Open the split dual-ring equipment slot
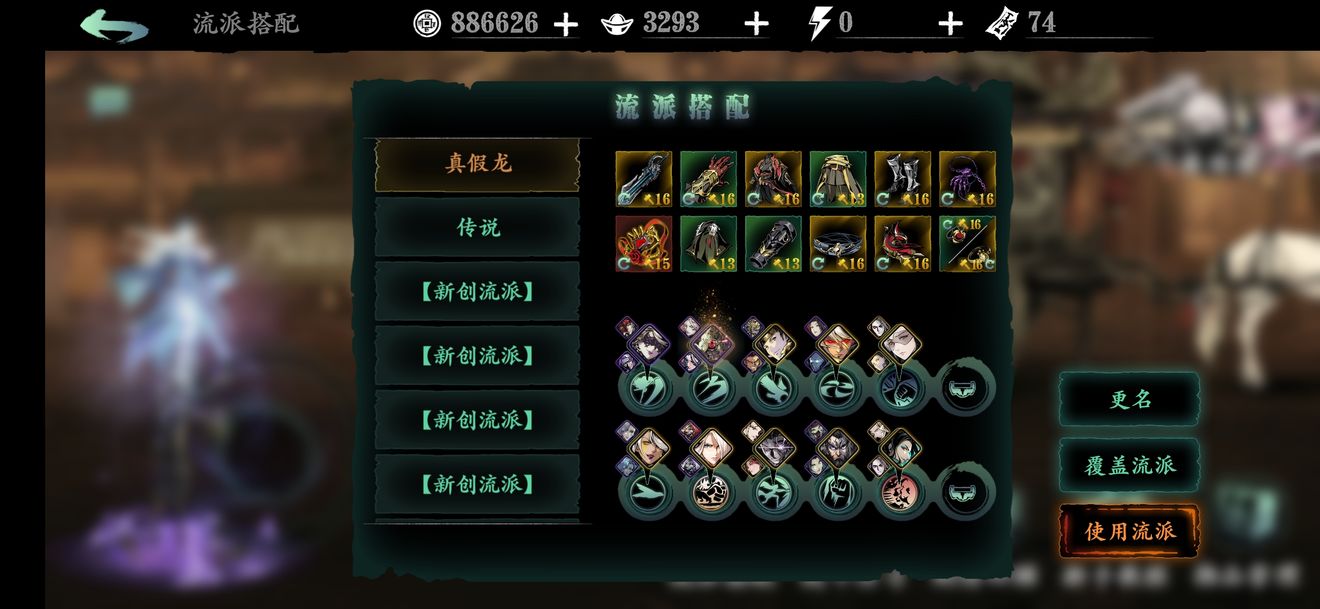1320x609 pixels. (x=967, y=244)
